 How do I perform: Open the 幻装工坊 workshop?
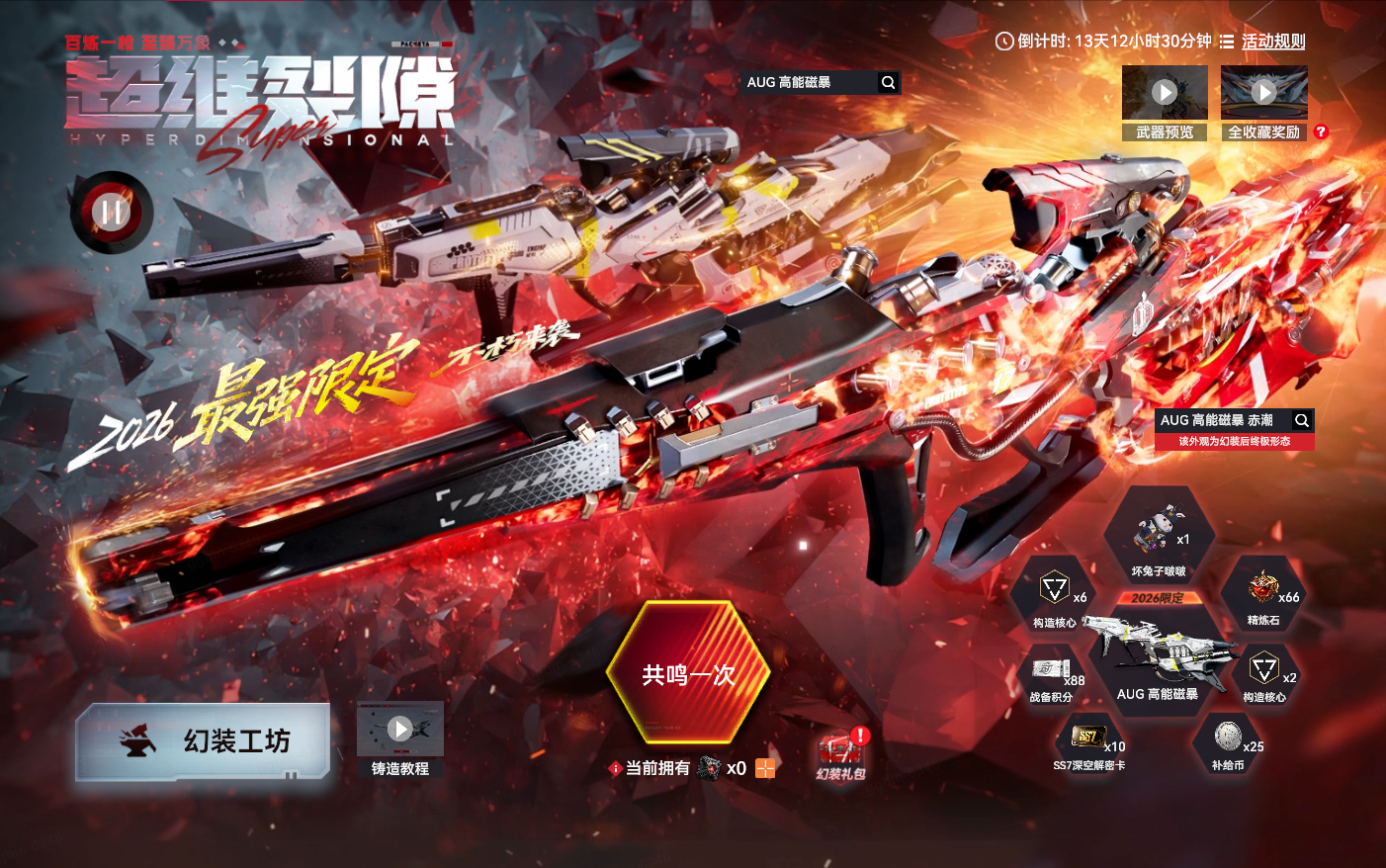click(203, 741)
